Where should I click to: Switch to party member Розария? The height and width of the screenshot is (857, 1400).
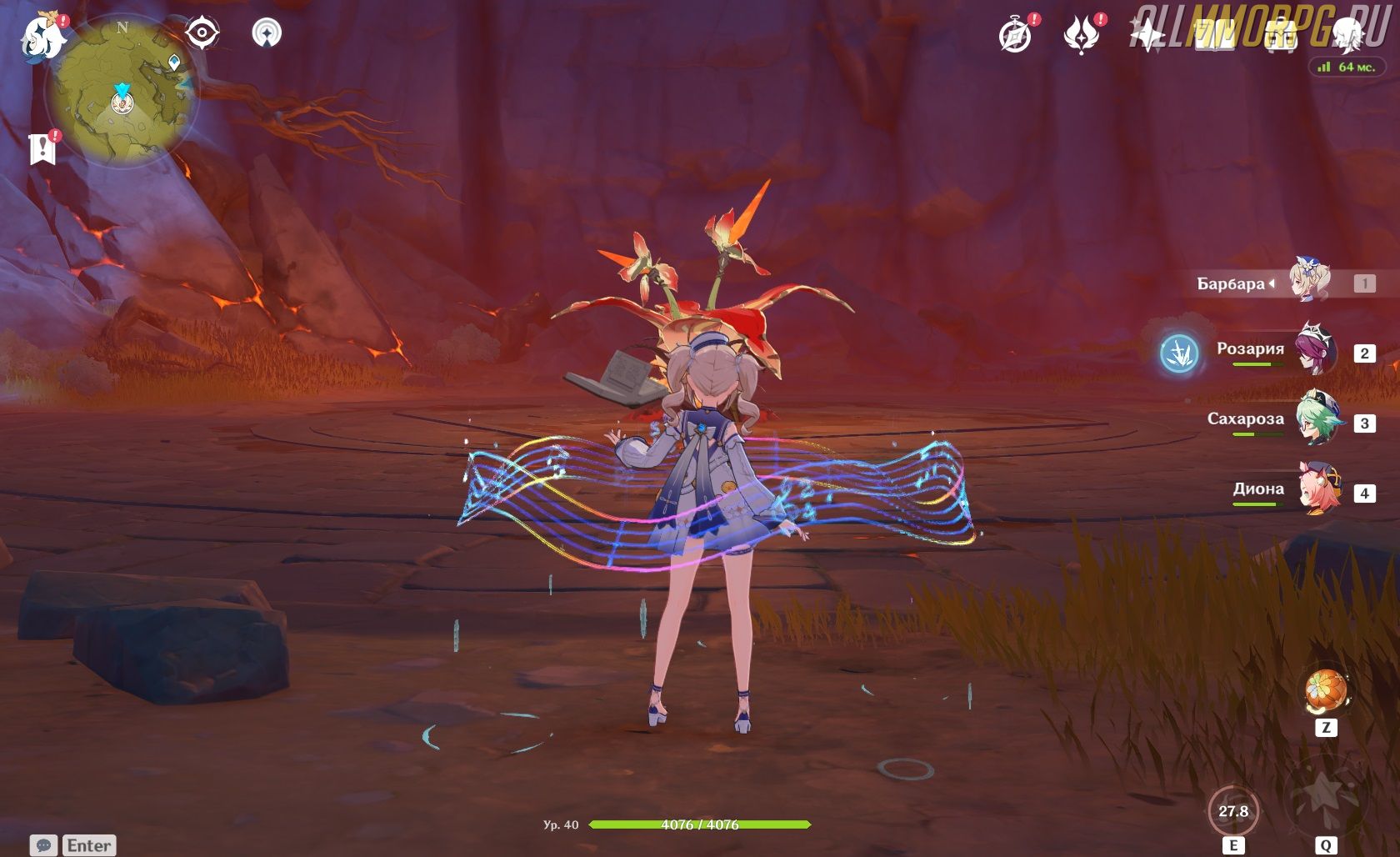click(x=1315, y=352)
